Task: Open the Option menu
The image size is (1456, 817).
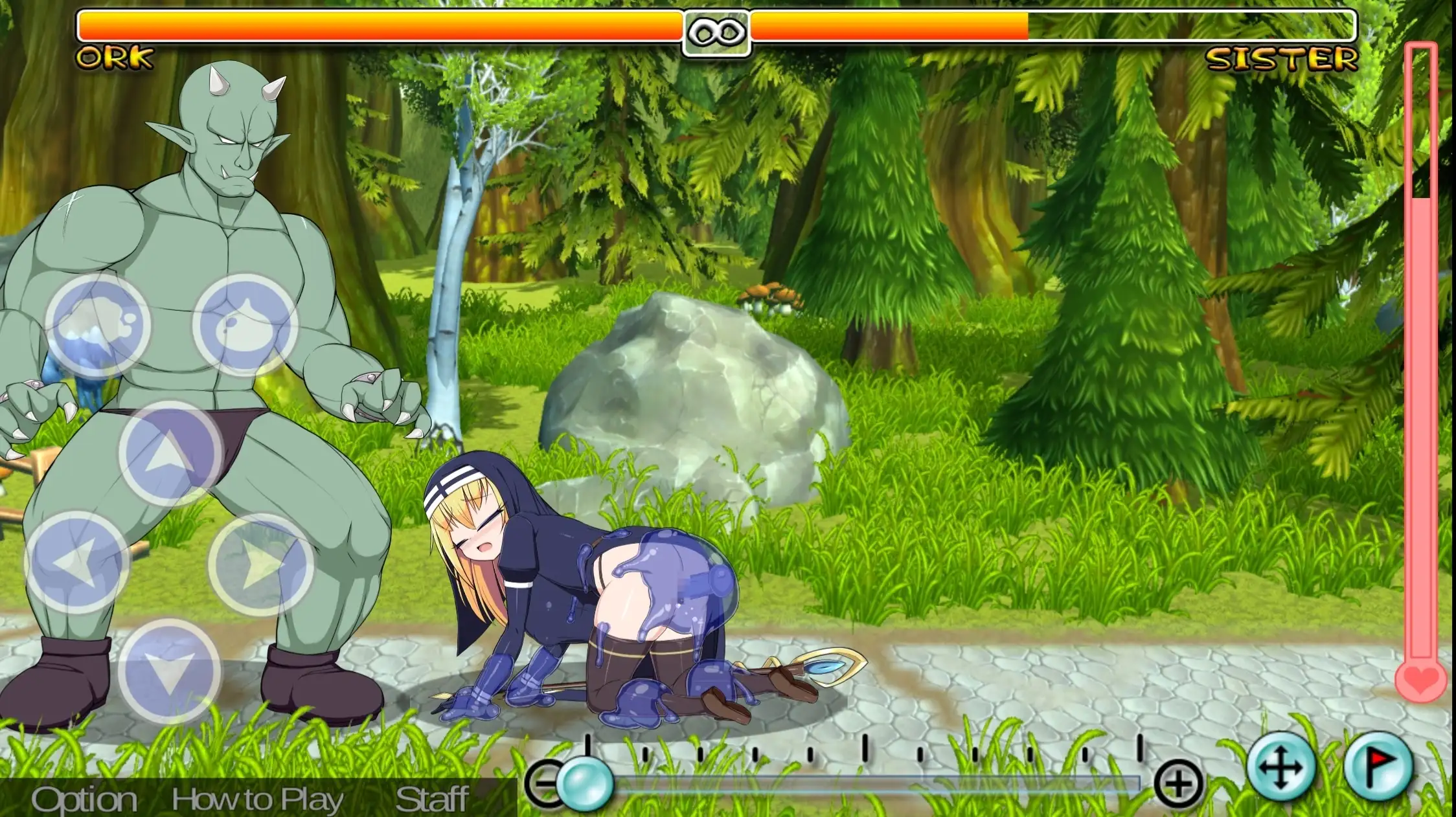Action: pos(84,800)
